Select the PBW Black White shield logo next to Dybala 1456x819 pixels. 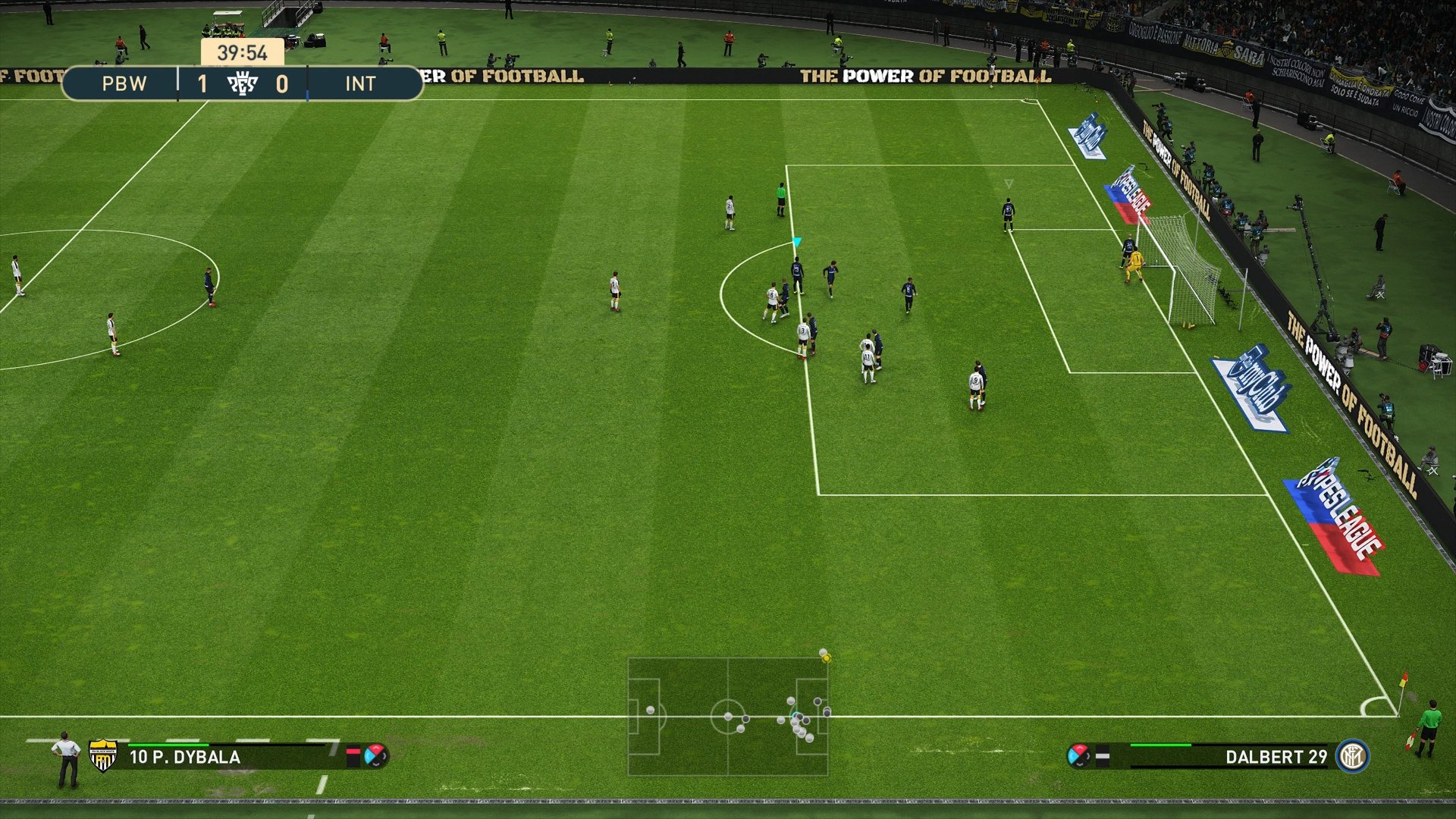pos(102,756)
